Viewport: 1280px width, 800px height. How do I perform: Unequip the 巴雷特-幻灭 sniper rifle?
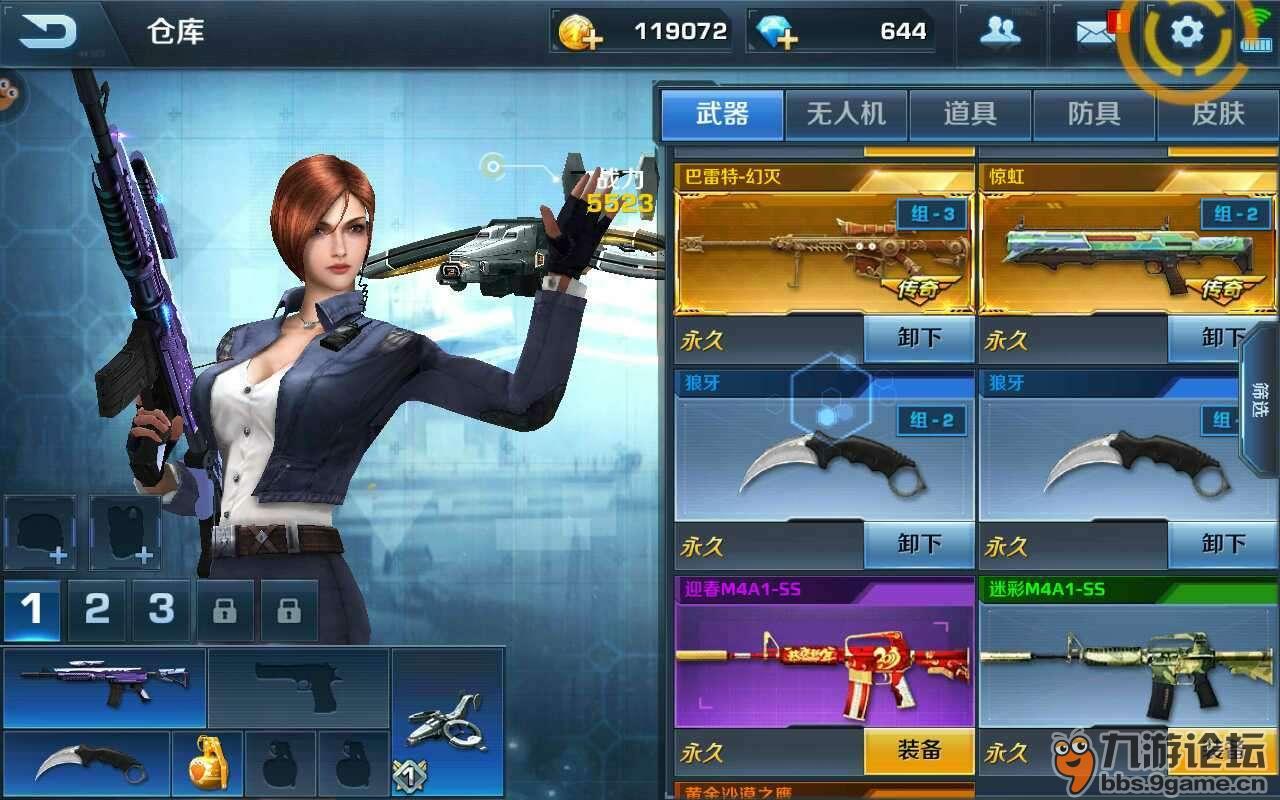click(919, 338)
